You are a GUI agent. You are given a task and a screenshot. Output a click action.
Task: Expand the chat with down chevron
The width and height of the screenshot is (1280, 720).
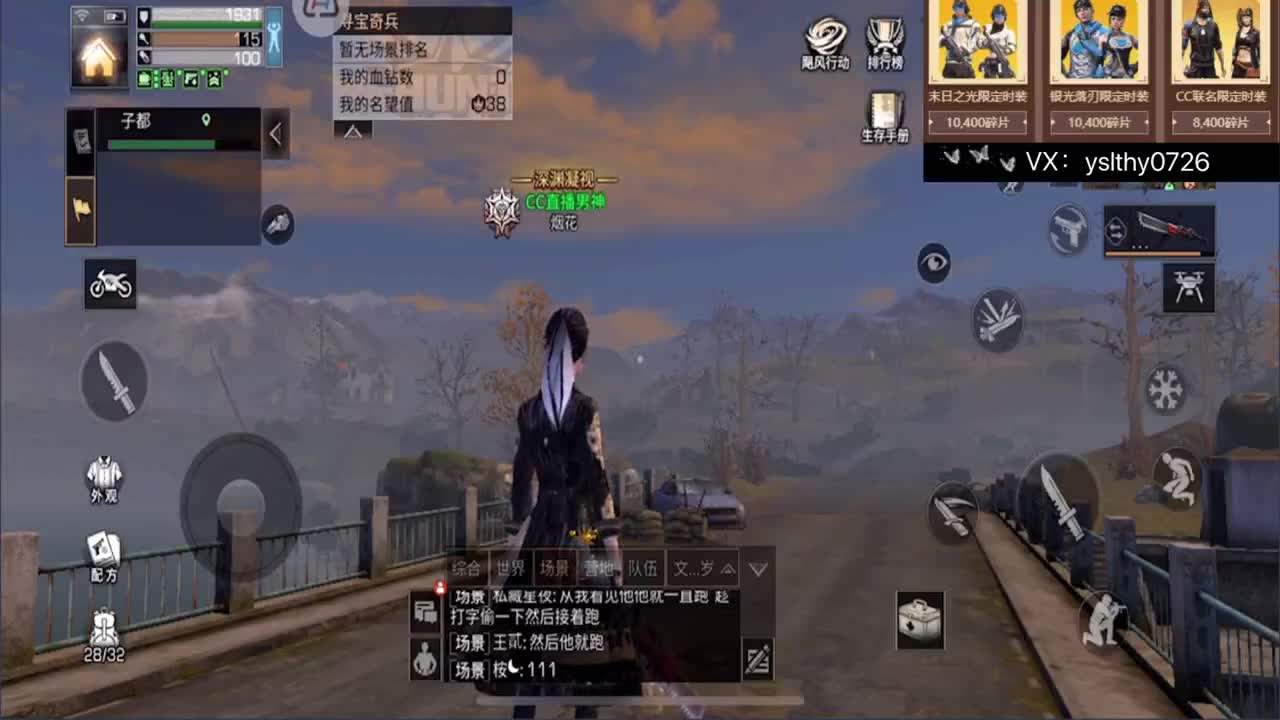[761, 568]
